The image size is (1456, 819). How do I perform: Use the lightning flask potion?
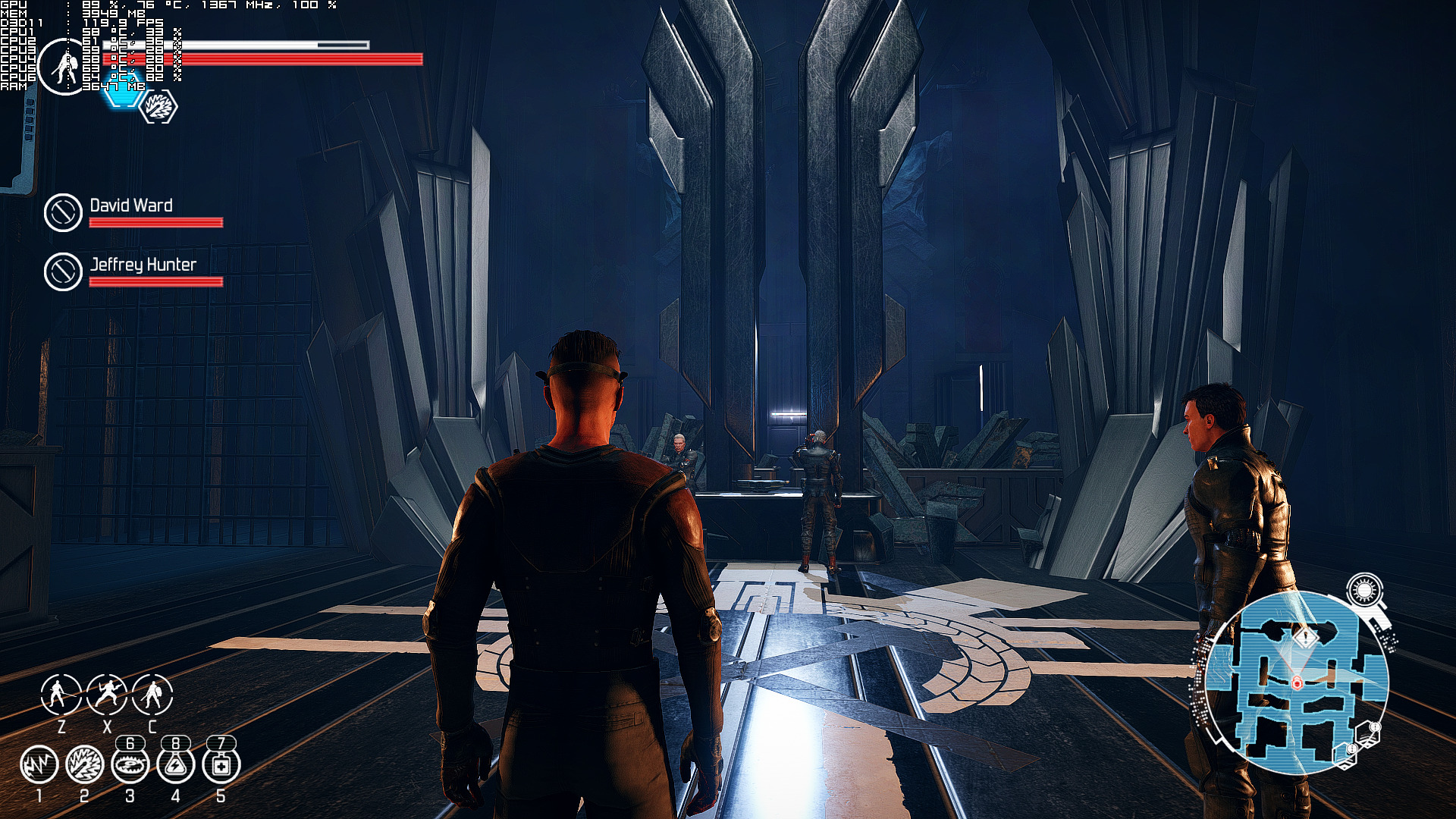point(175,766)
